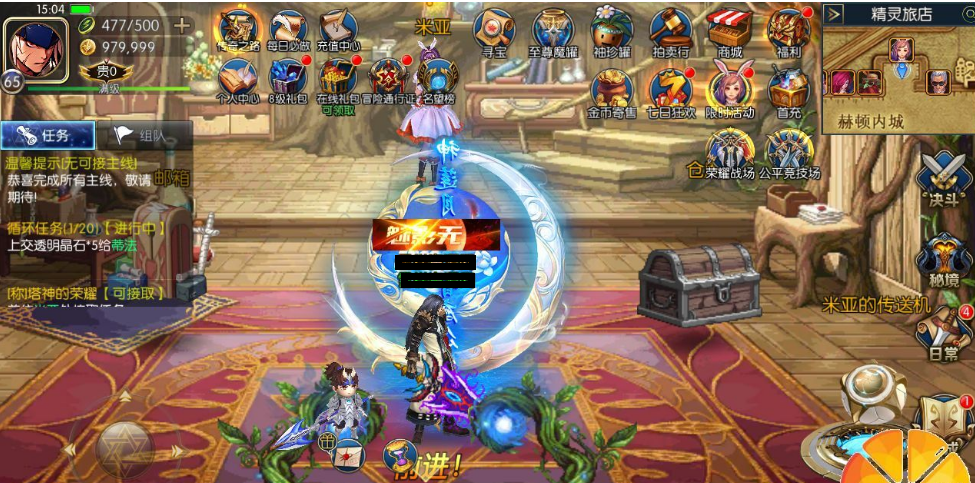Open the 限时活动 limited-time event
This screenshot has width=975, height=483.
pos(730,88)
